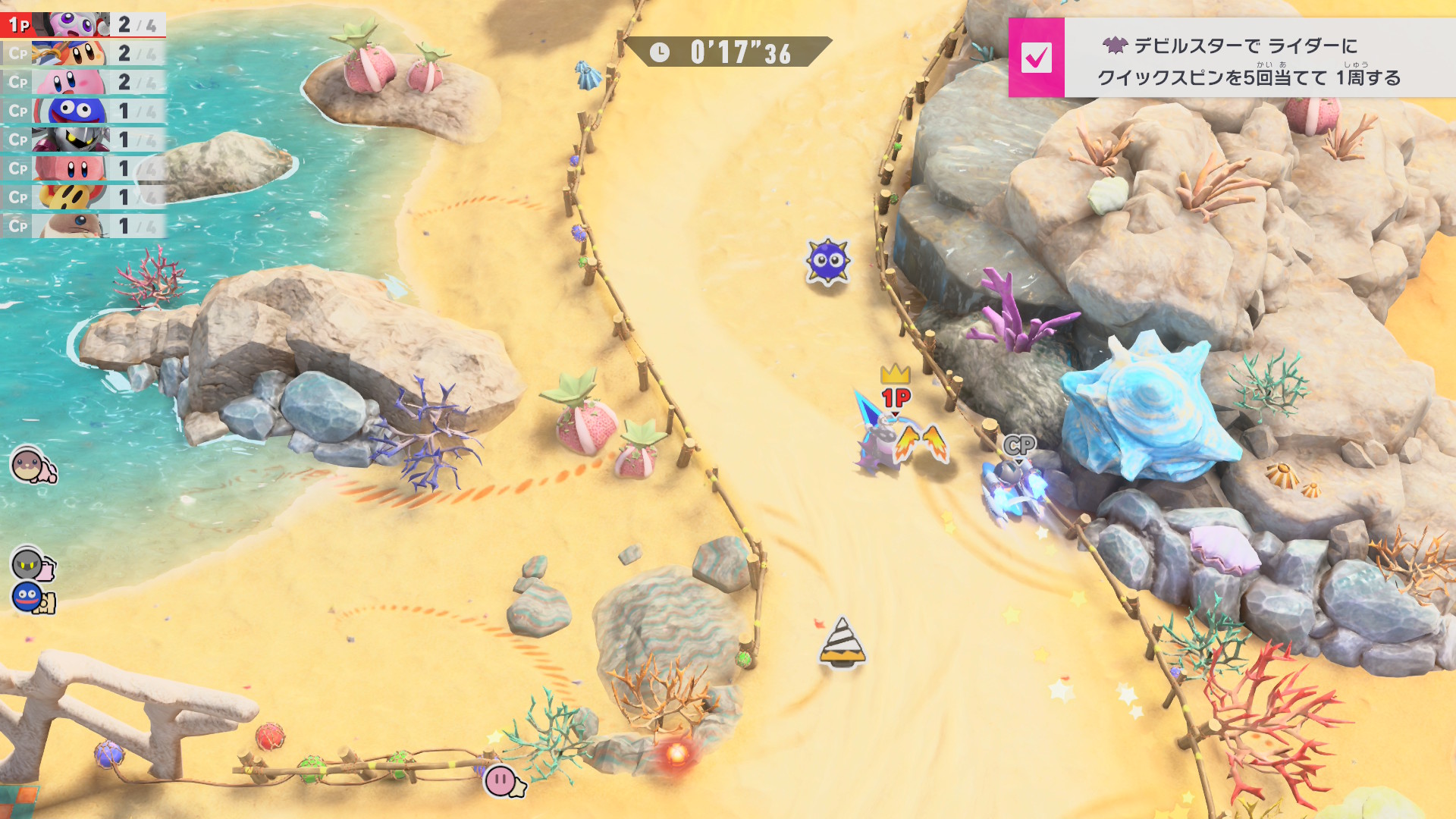Pick Meta Knight's row in the ranking list
The height and width of the screenshot is (819, 1456).
click(x=83, y=140)
